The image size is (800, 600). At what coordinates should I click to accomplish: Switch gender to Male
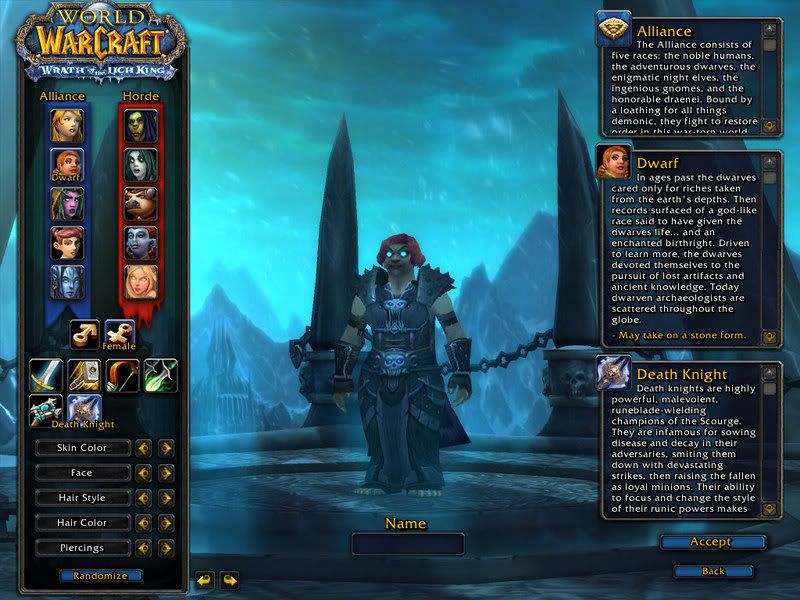tap(85, 334)
